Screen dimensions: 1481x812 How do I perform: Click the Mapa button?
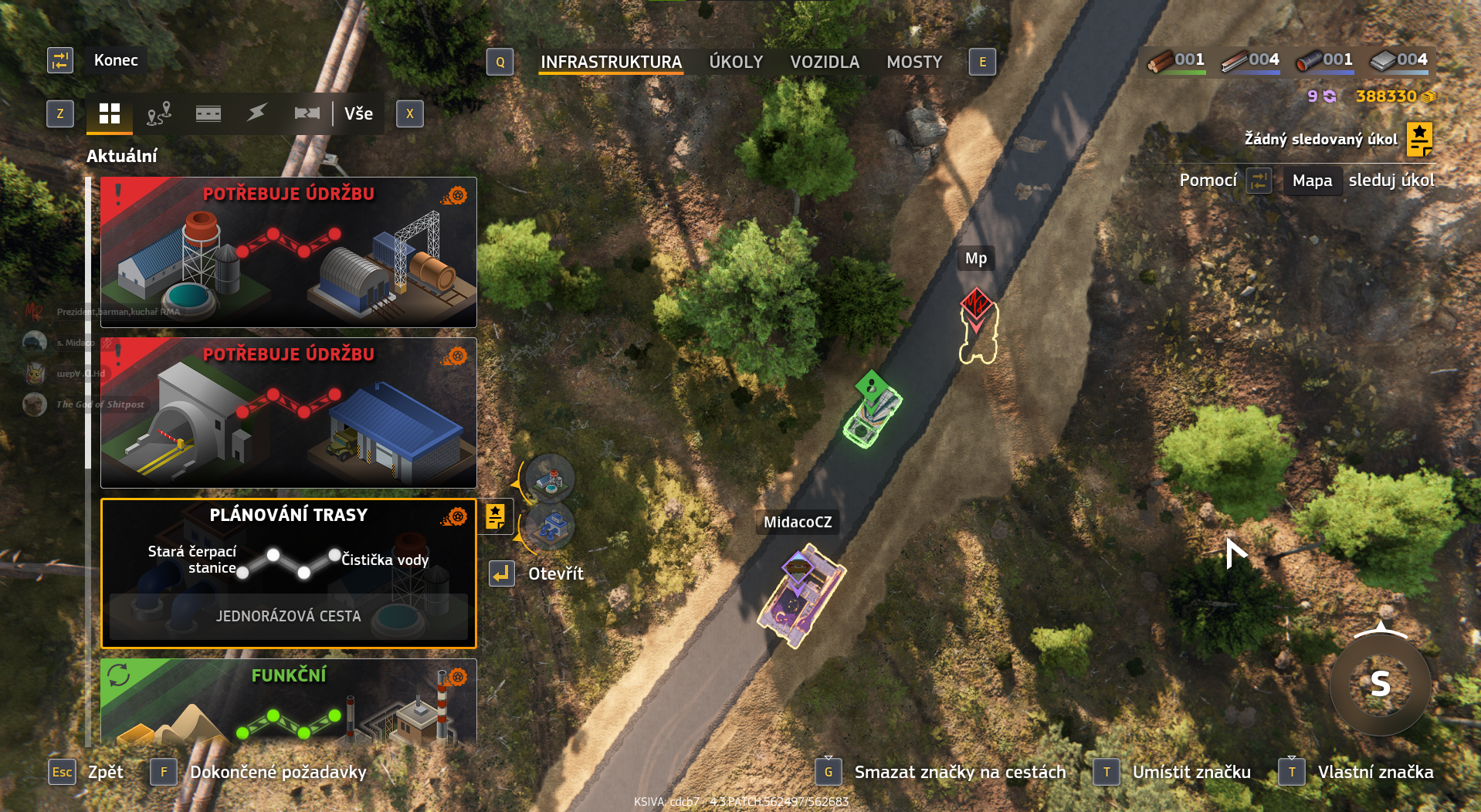pos(1311,180)
